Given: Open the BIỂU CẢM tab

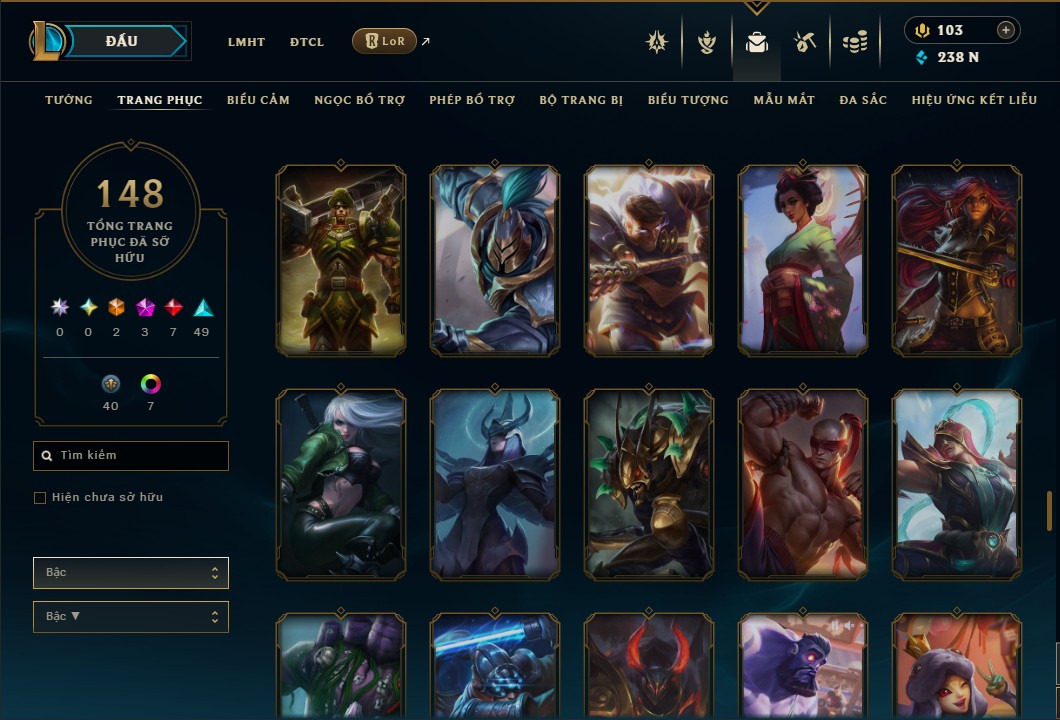Looking at the screenshot, I should (x=258, y=100).
